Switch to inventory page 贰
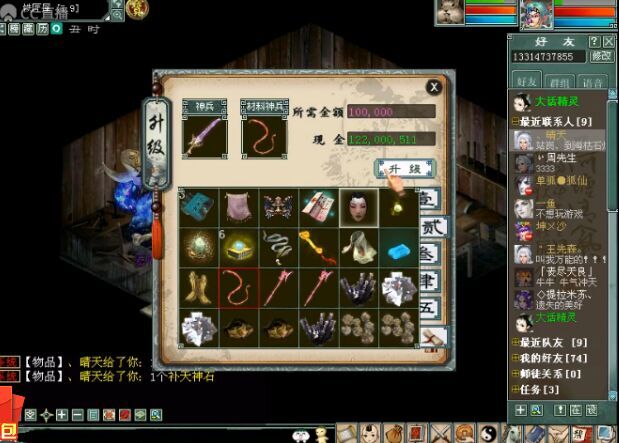This screenshot has width=619, height=443. click(x=429, y=227)
